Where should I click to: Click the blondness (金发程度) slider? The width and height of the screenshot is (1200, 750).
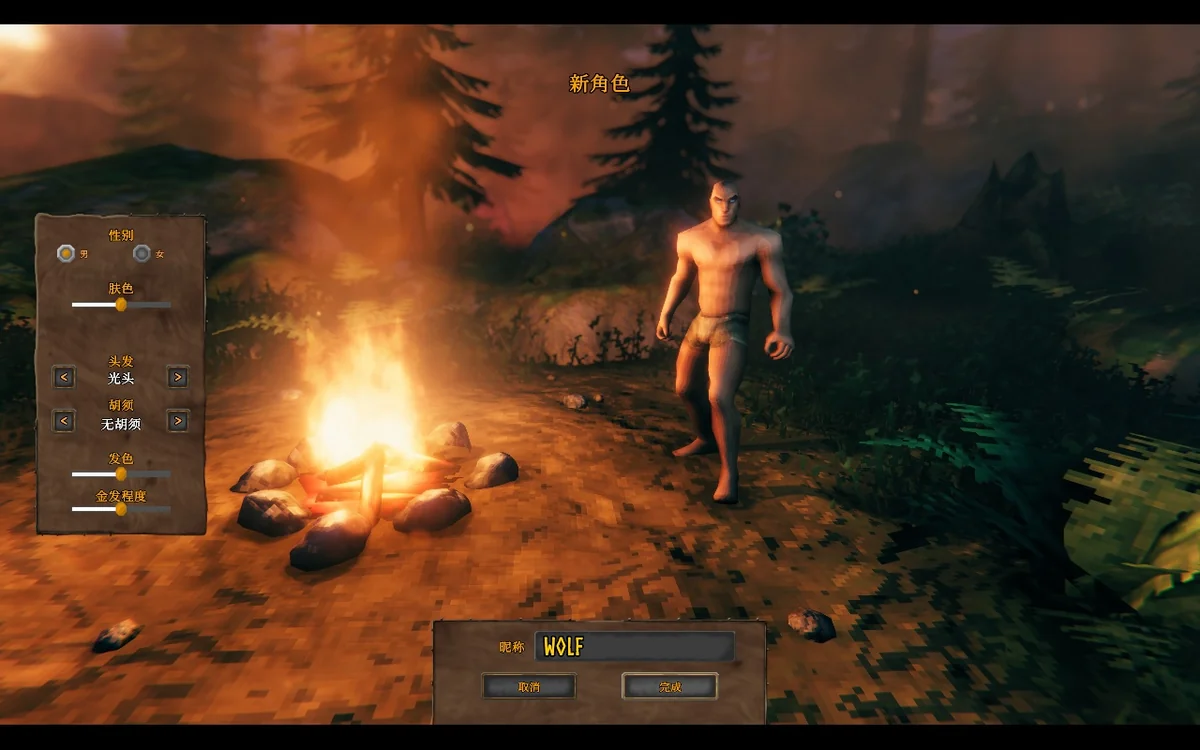pyautogui.click(x=121, y=509)
